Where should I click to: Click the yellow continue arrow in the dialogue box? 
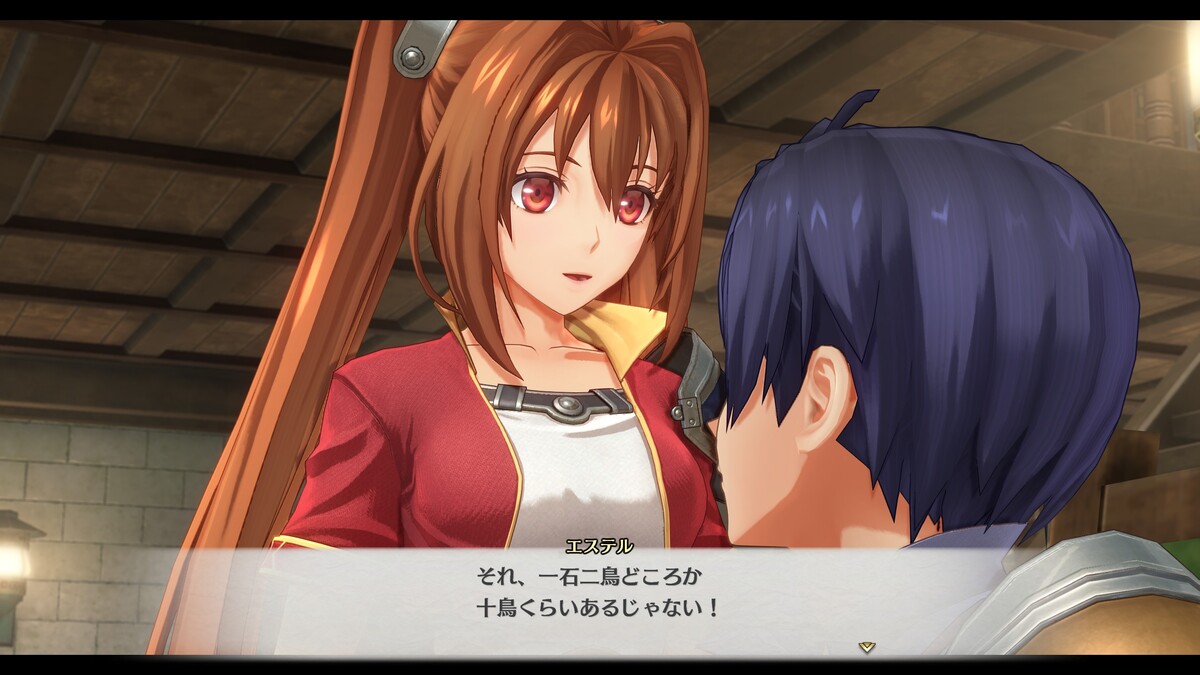point(867,647)
